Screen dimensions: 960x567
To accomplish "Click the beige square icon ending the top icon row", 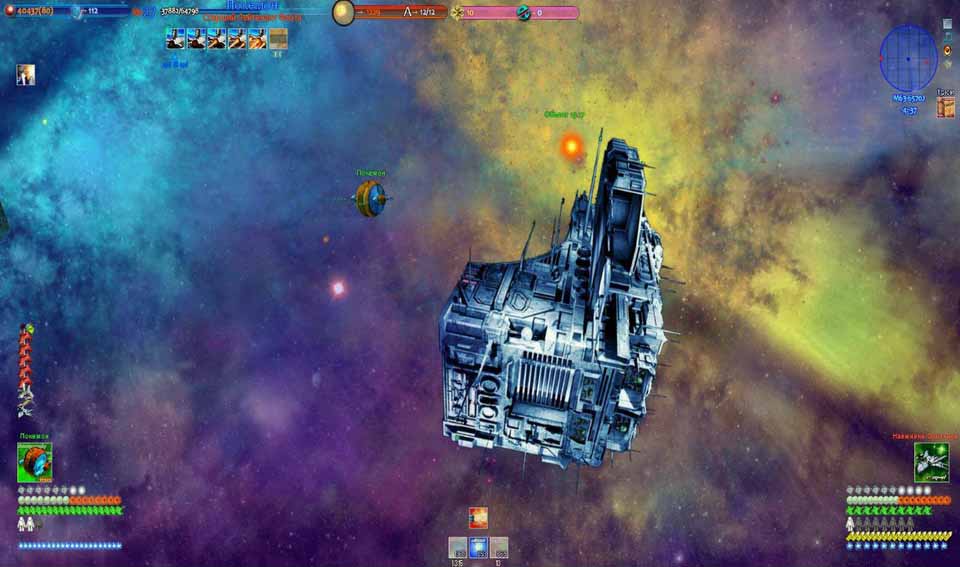I will click(x=278, y=38).
